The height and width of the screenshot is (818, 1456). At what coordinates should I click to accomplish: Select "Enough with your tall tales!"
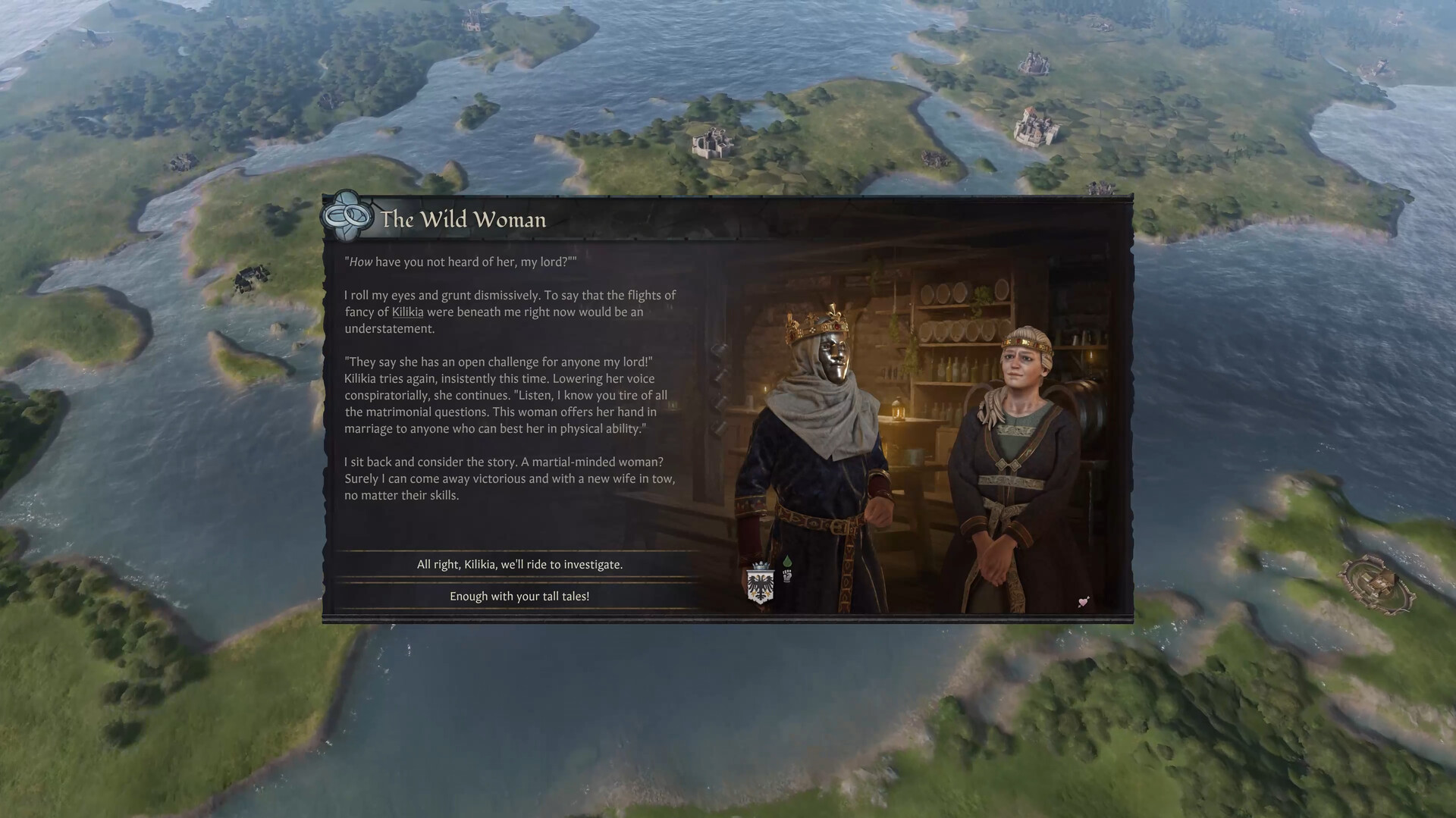coord(519,596)
